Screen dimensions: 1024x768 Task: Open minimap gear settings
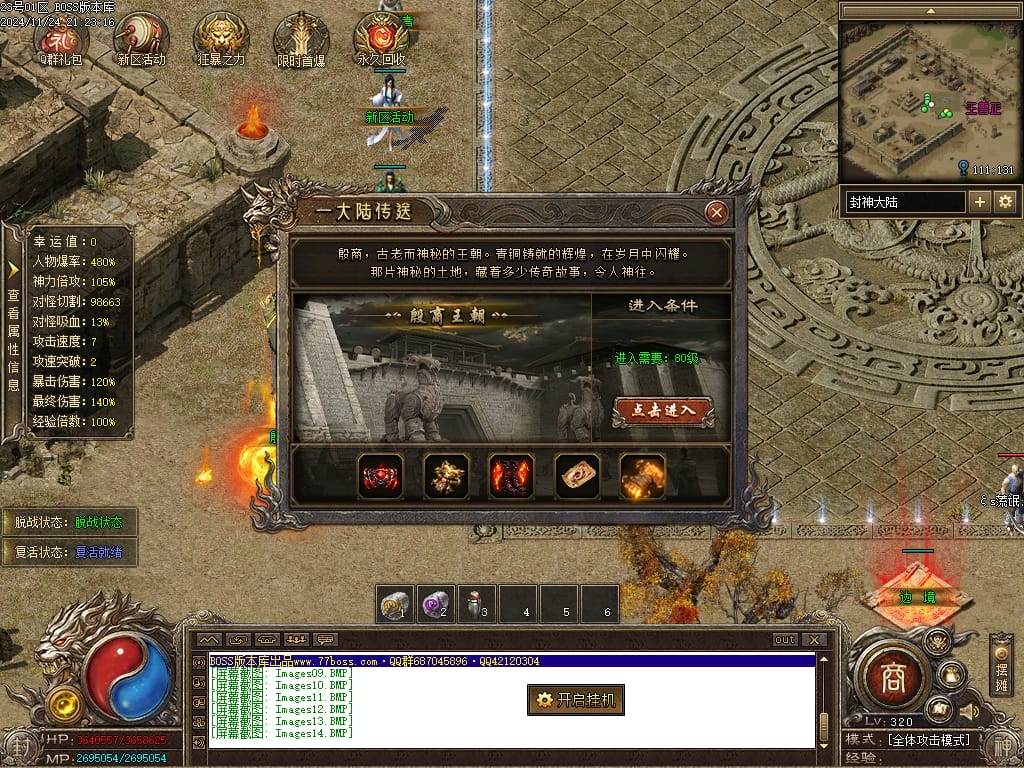coord(1005,202)
